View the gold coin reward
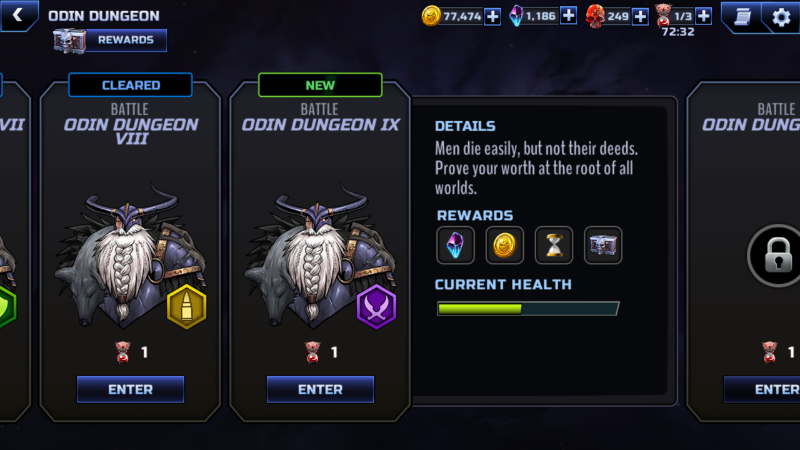 tap(505, 245)
